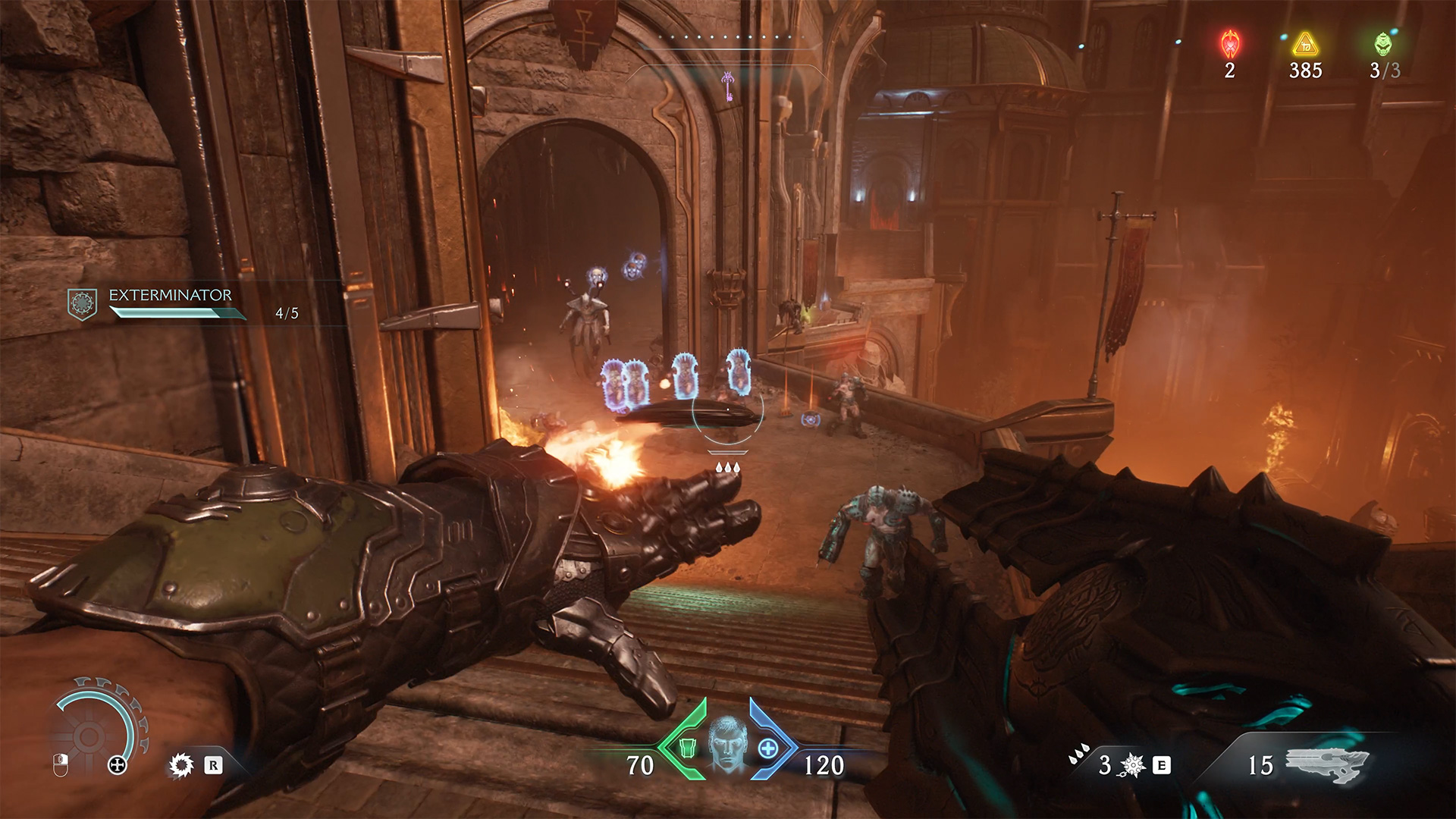Activate the shield saw ability icon
Image resolution: width=1456 pixels, height=819 pixels.
pos(180,765)
